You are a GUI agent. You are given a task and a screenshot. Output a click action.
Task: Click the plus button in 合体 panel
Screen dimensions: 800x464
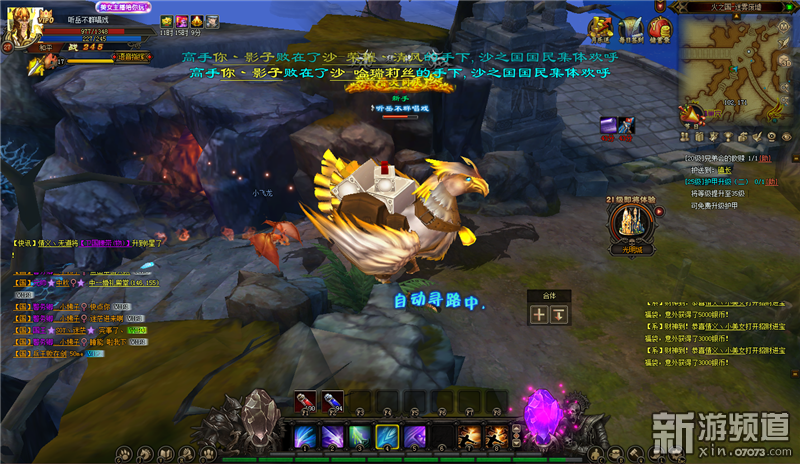pos(539,314)
